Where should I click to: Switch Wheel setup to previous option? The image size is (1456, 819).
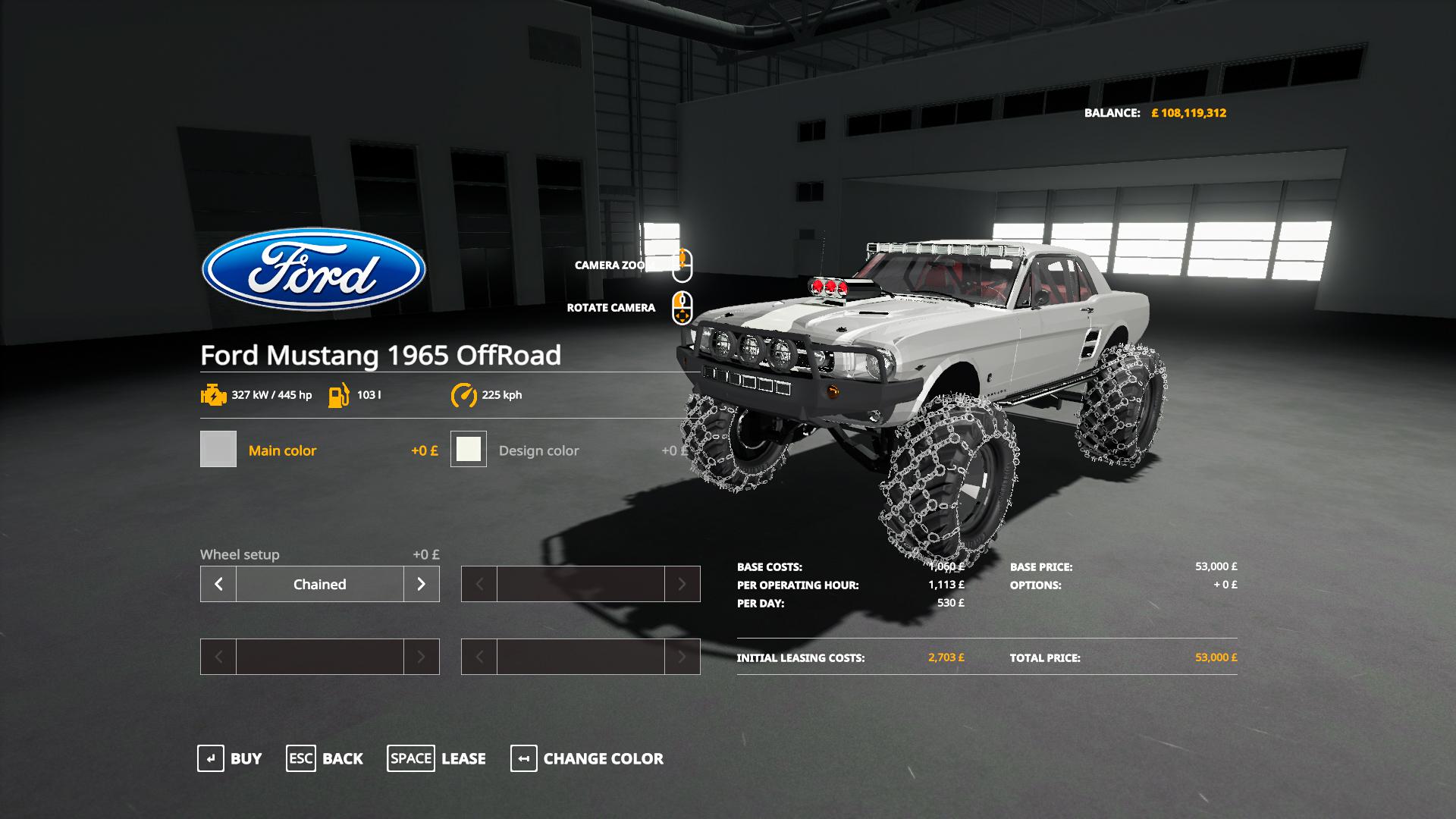[218, 584]
